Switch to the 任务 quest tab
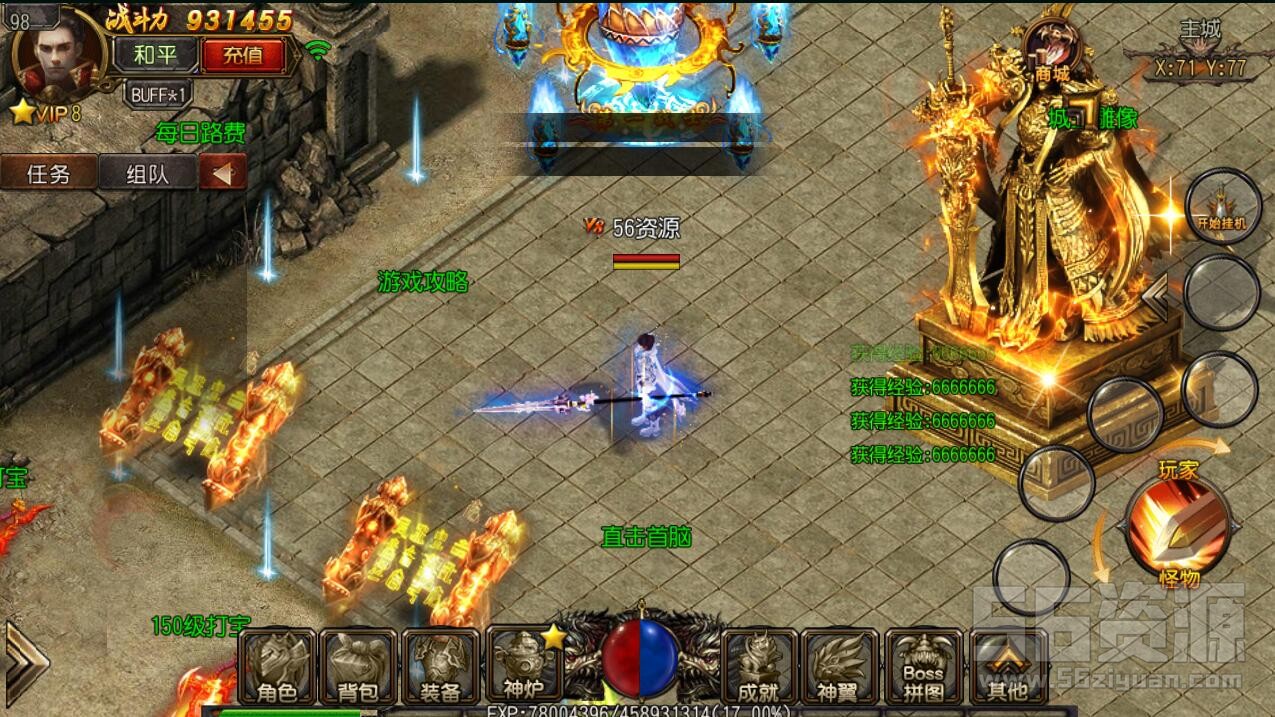The width and height of the screenshot is (1275, 717). (49, 173)
